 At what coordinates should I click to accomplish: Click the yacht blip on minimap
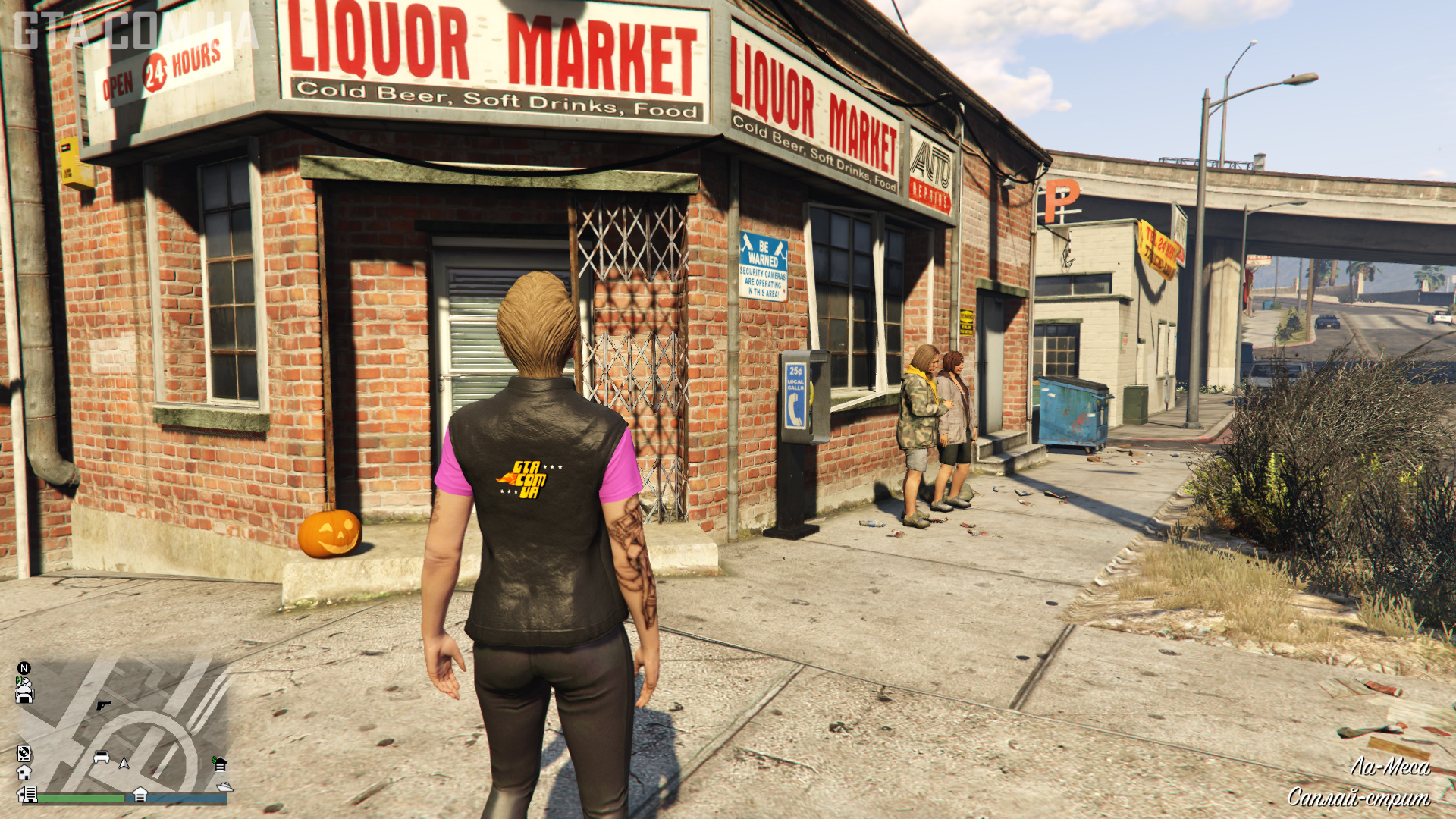[224, 787]
